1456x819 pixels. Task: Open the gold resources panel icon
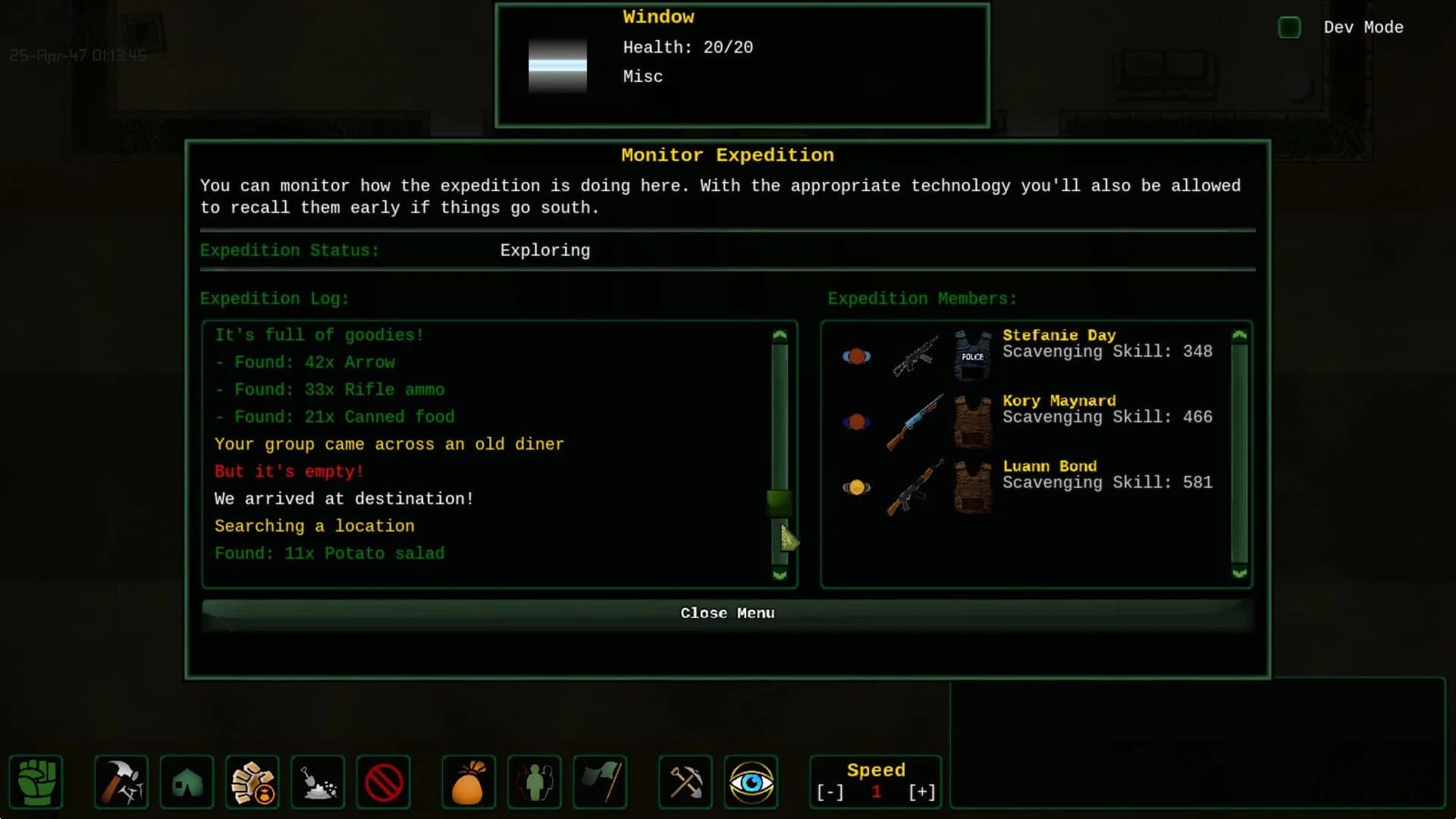[253, 782]
